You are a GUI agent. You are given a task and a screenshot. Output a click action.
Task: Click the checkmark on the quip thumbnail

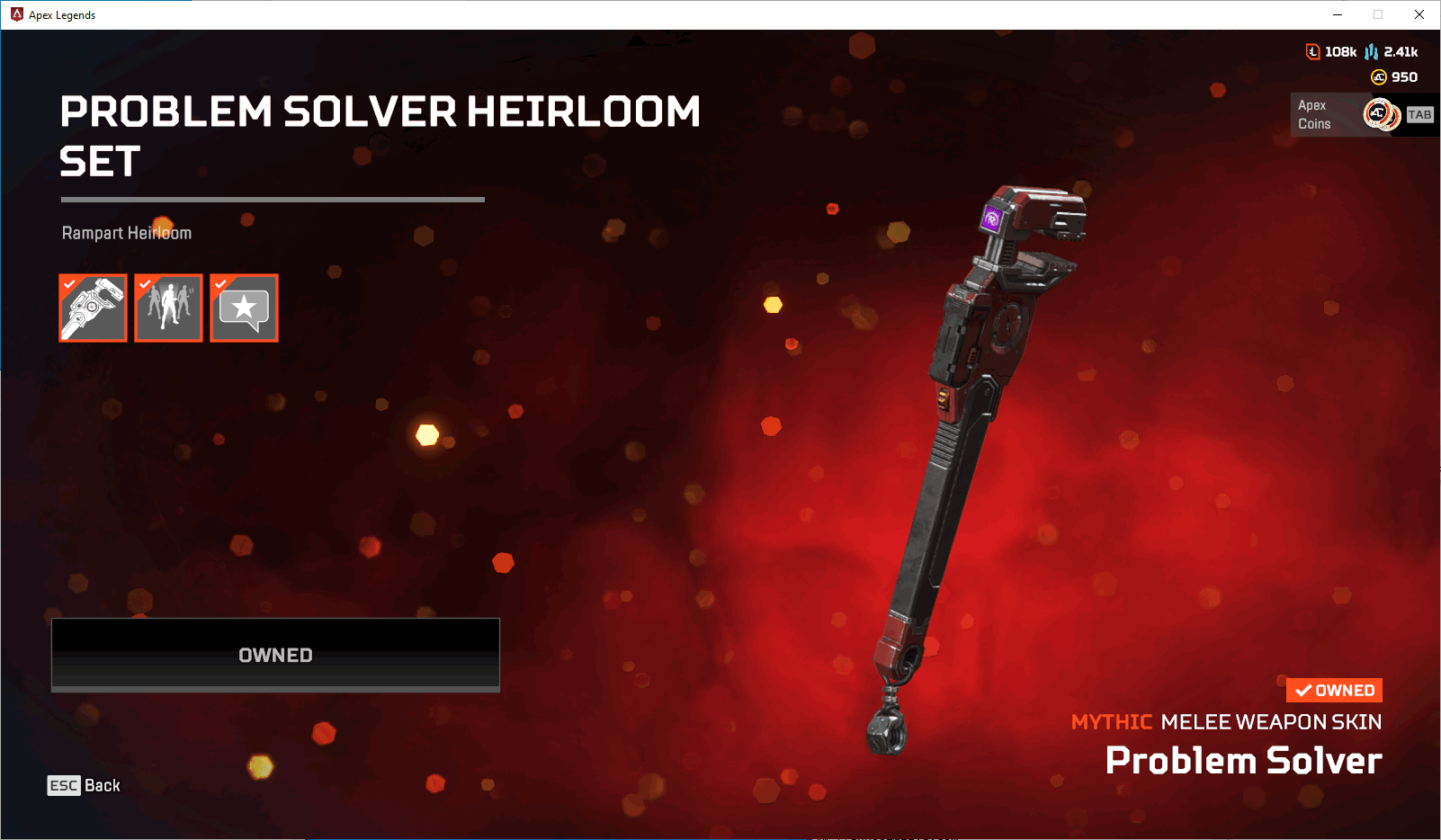219,283
